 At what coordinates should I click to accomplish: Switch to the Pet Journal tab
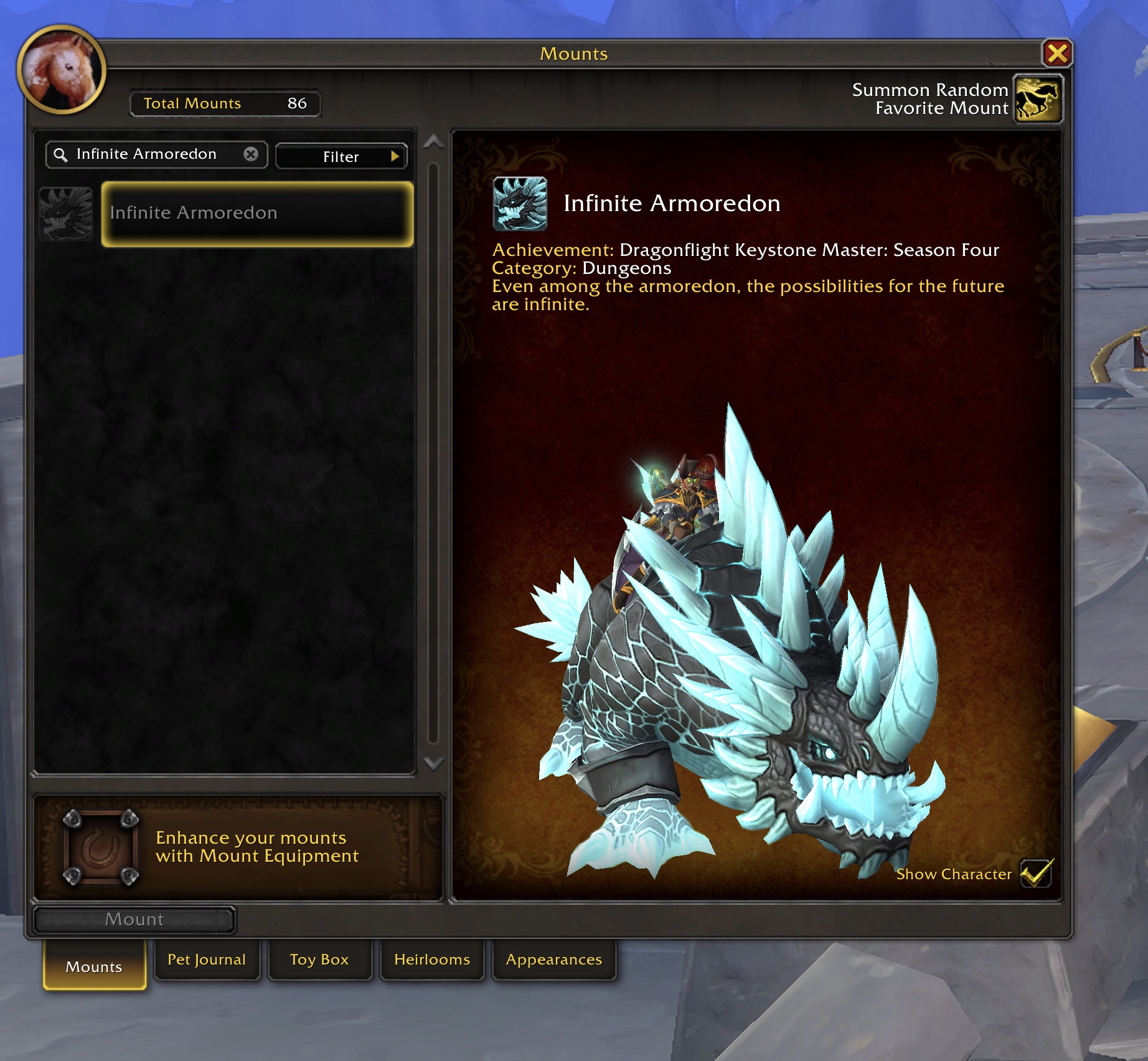pyautogui.click(x=207, y=960)
